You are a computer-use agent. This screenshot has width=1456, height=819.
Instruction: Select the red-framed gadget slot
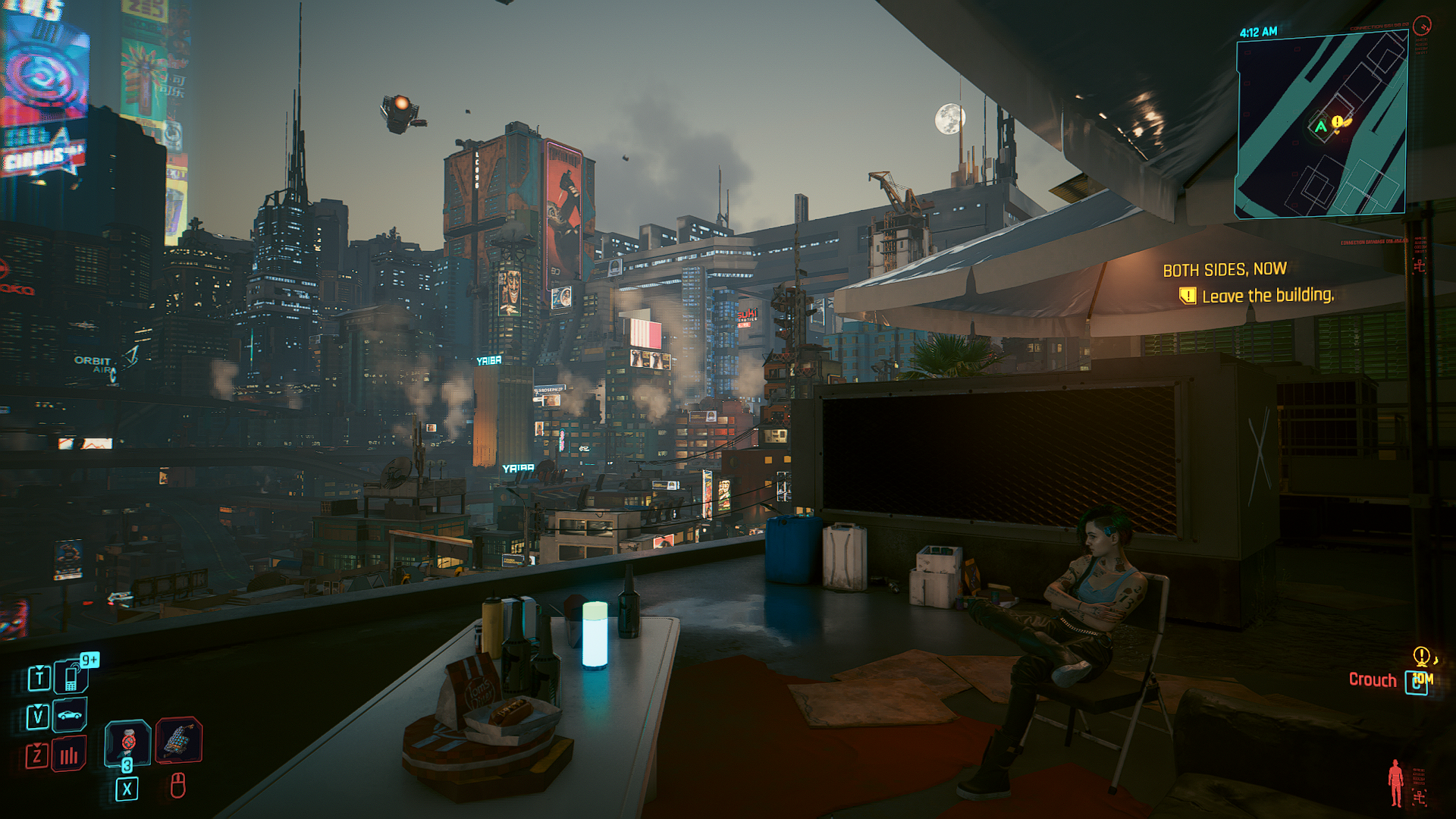click(179, 739)
